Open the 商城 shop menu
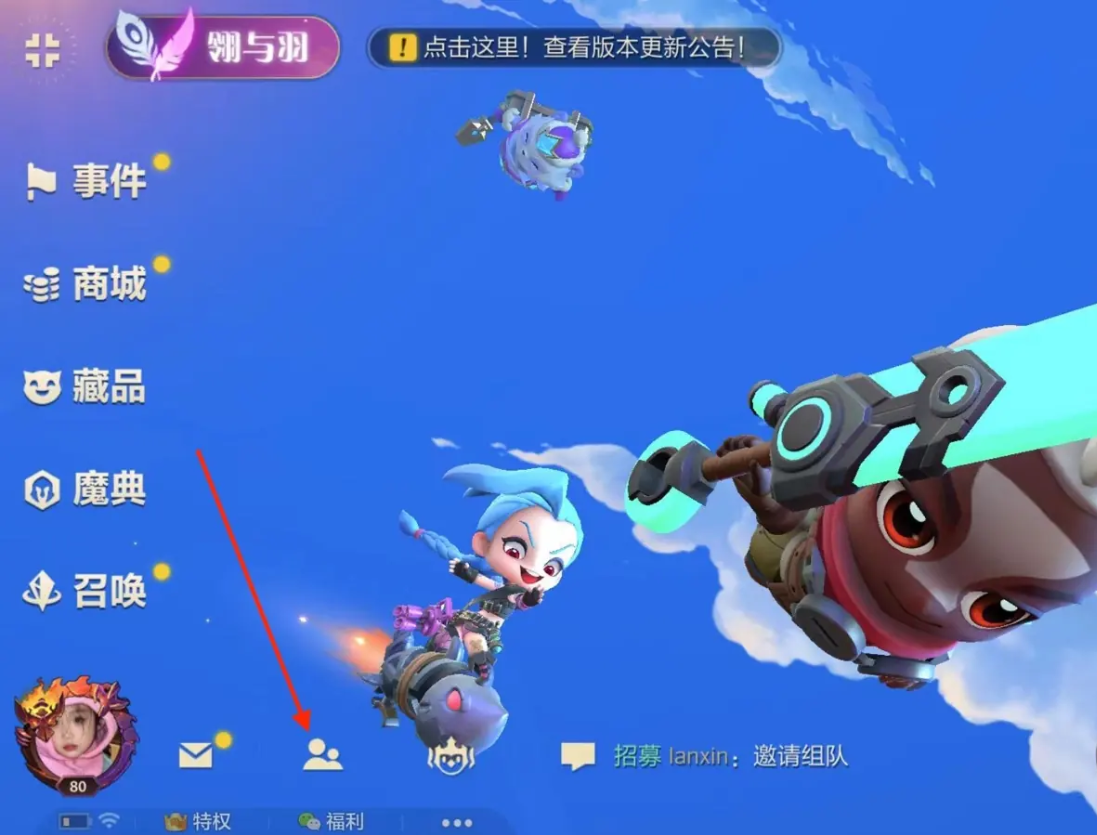This screenshot has height=835, width=1097. [x=88, y=285]
